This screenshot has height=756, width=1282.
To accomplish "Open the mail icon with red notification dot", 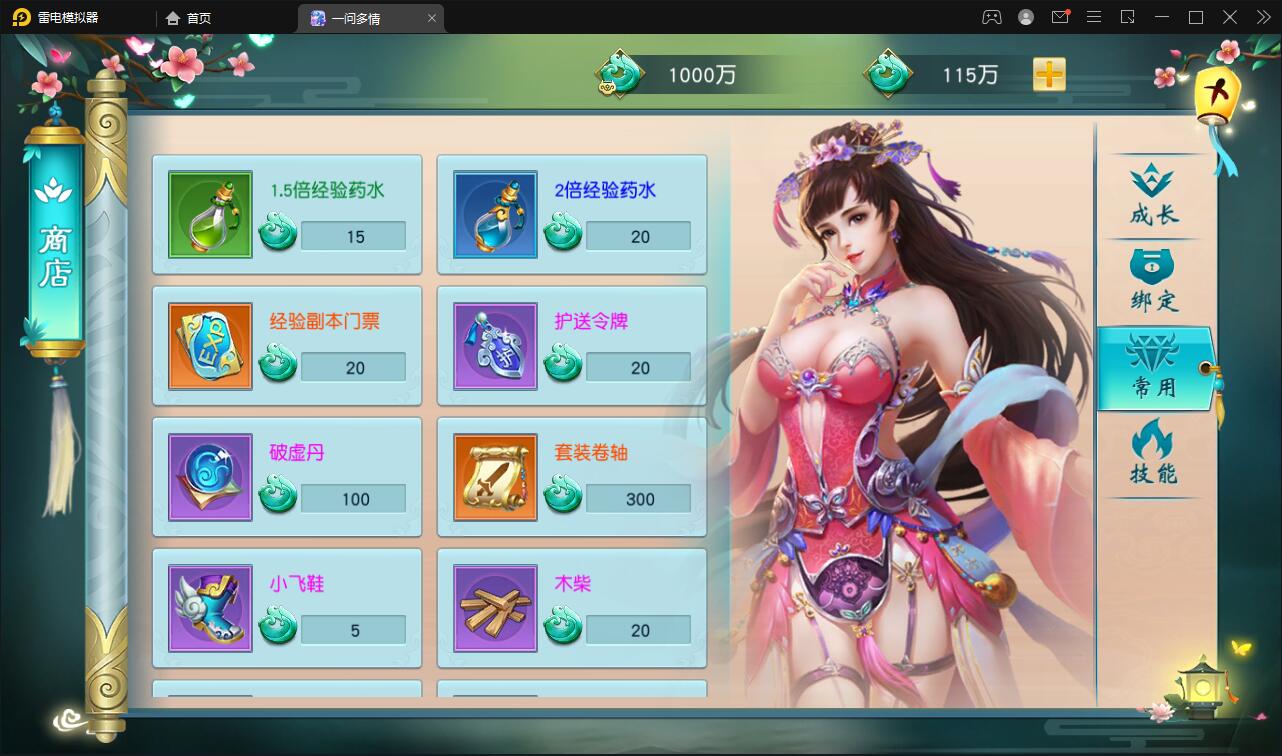I will pos(1060,17).
